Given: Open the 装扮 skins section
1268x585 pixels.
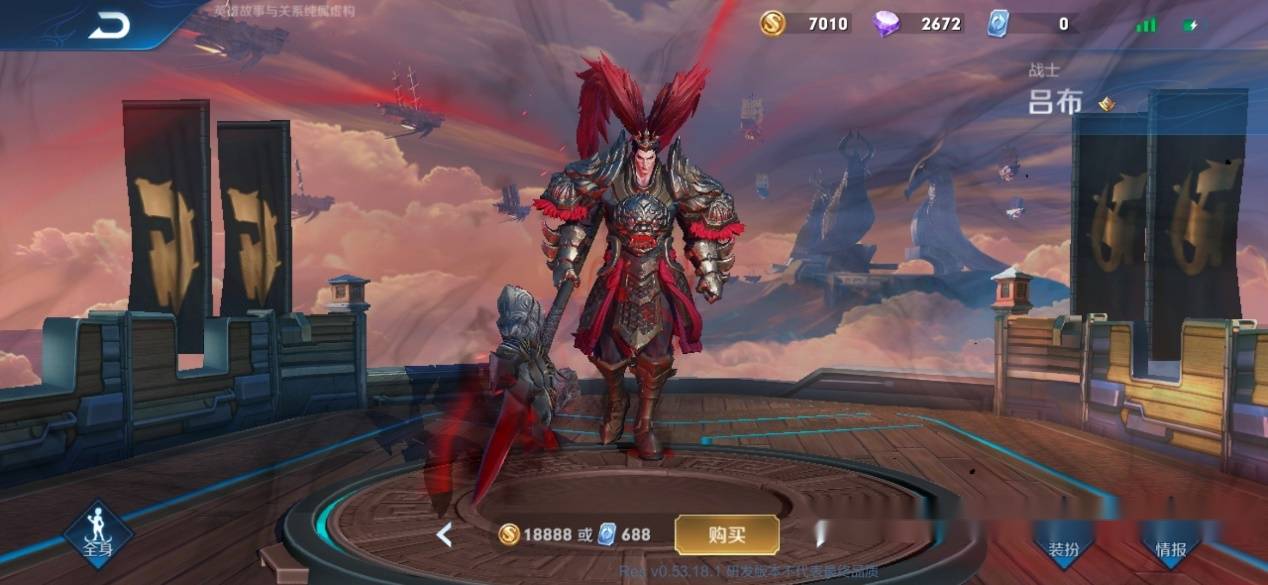Looking at the screenshot, I should click(x=1063, y=548).
